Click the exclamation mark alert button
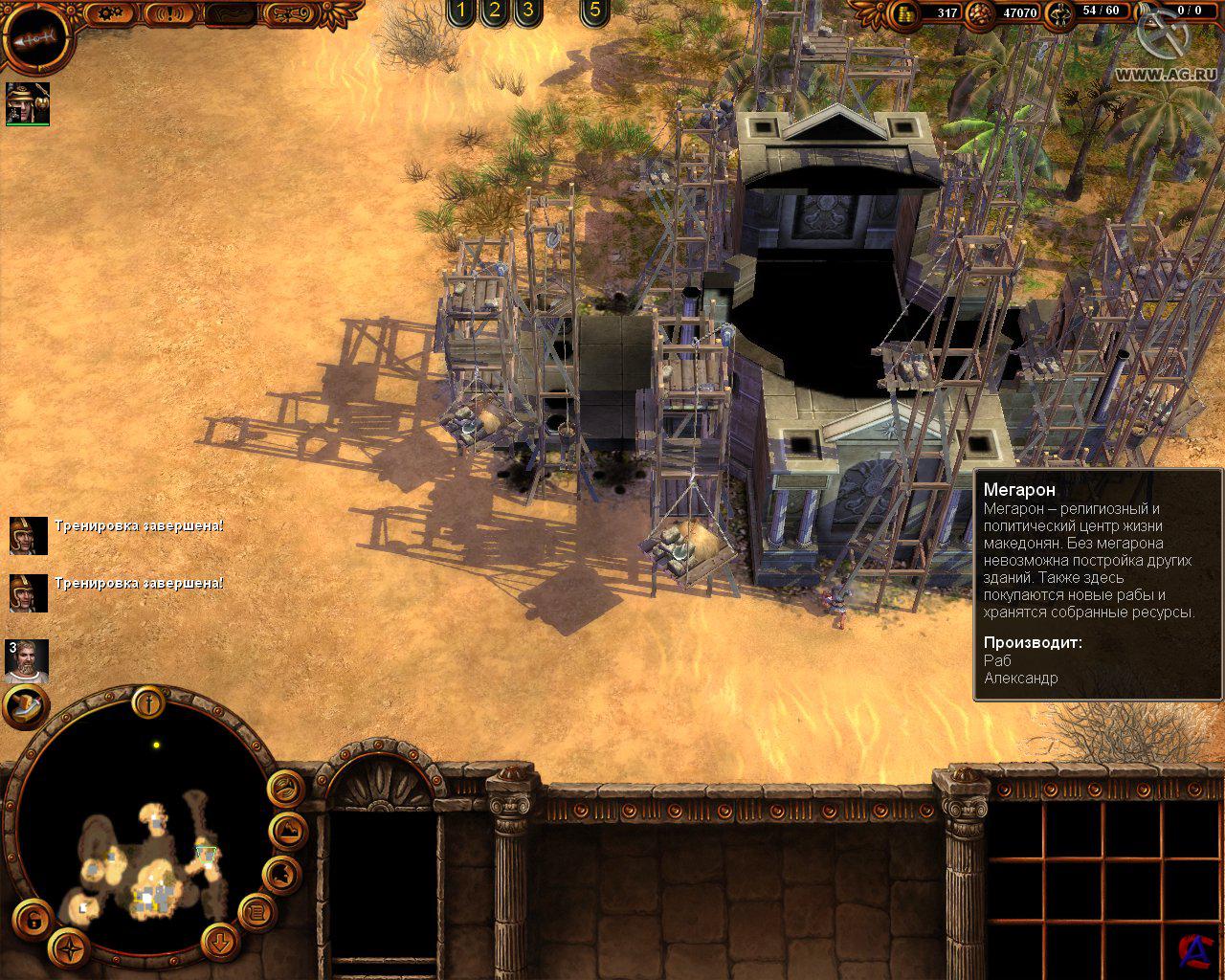The image size is (1225, 980). pyautogui.click(x=170, y=13)
